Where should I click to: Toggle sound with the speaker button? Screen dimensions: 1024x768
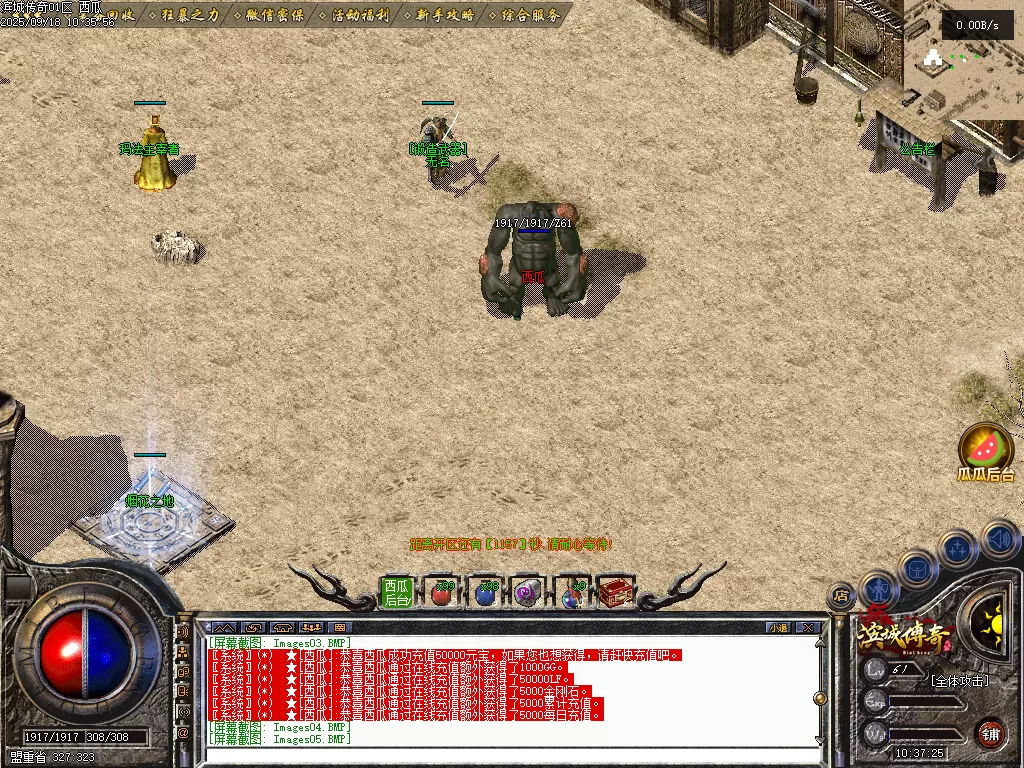coord(1000,540)
